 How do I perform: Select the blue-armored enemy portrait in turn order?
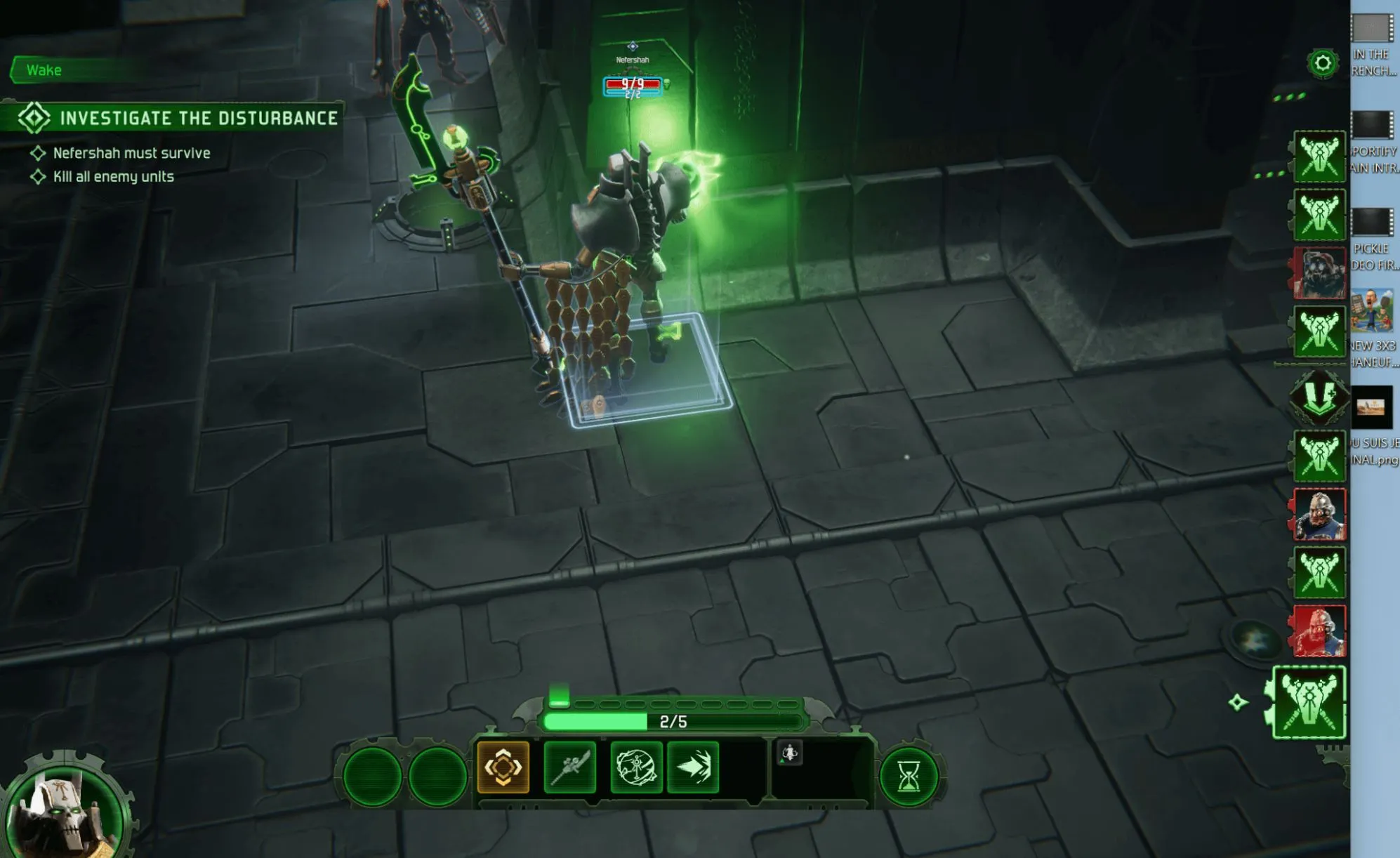[1320, 515]
